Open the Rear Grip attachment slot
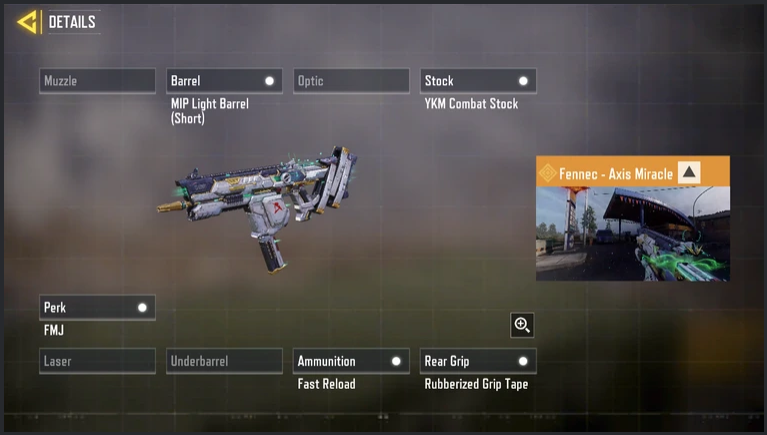The width and height of the screenshot is (767, 435). [x=478, y=361]
